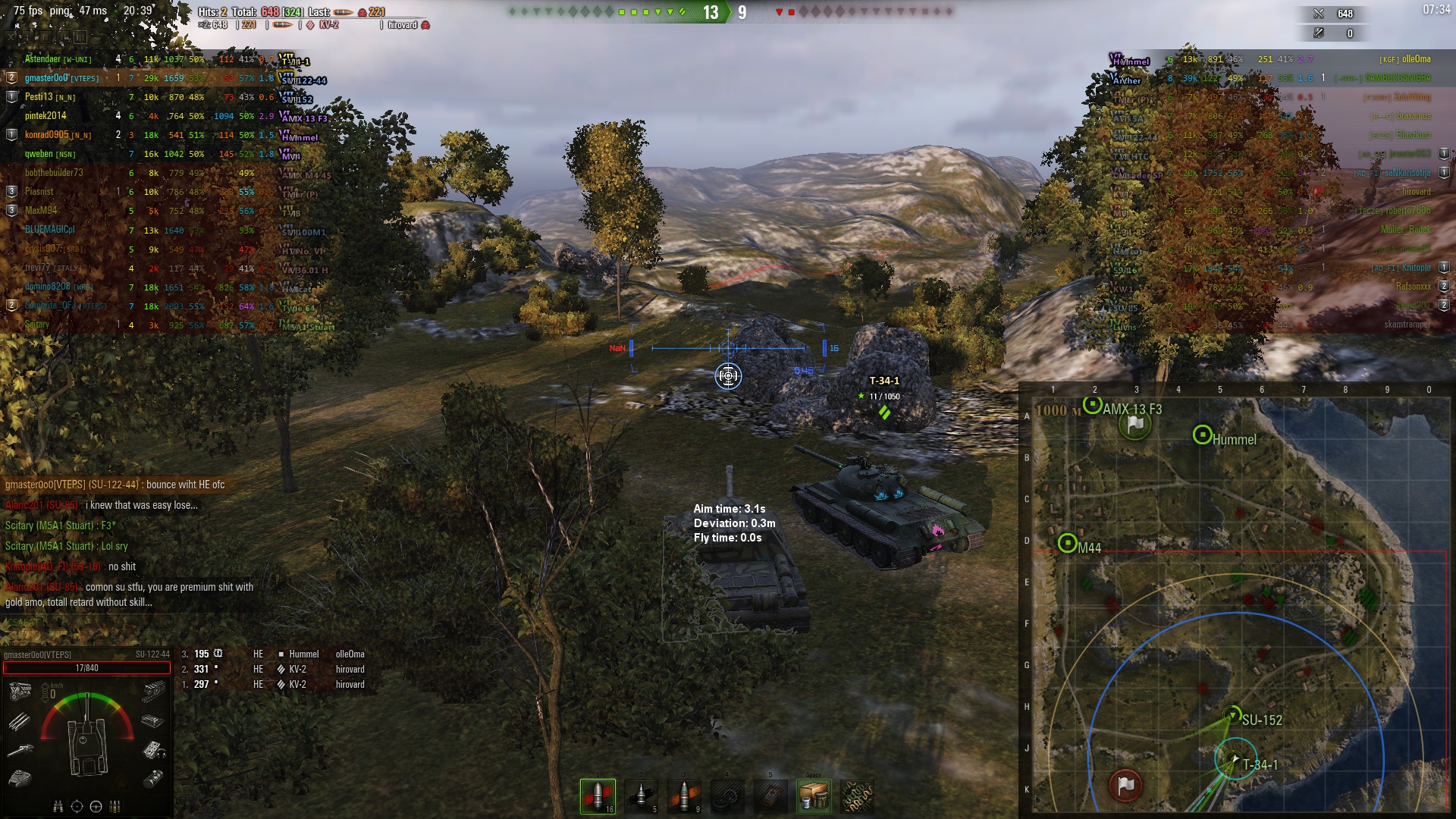This screenshot has width=1456, height=819.
Task: Select player Astendaer in the team list
Action: 42,59
